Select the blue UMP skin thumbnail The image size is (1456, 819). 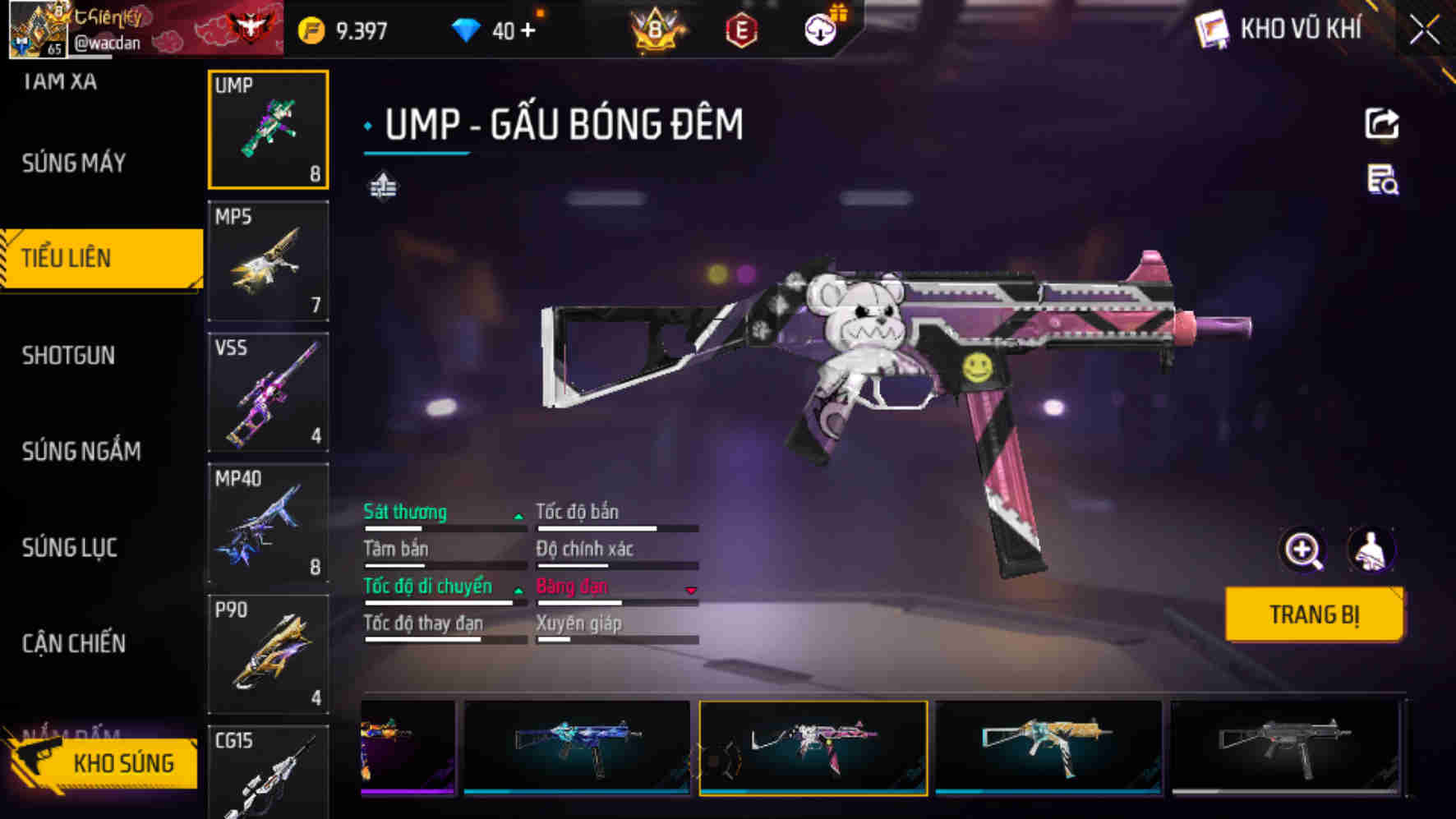coord(576,746)
